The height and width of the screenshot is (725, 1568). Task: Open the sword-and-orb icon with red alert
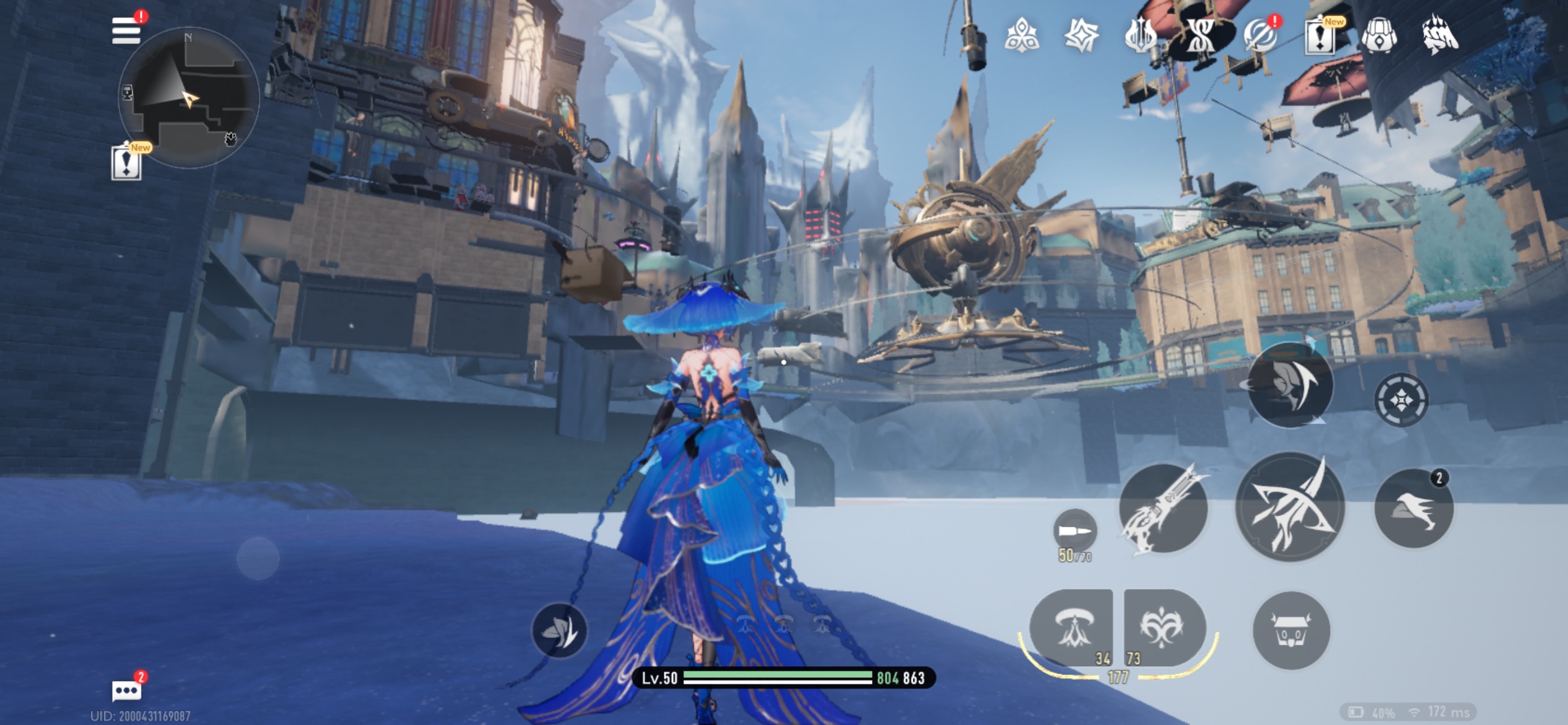[x=1260, y=36]
